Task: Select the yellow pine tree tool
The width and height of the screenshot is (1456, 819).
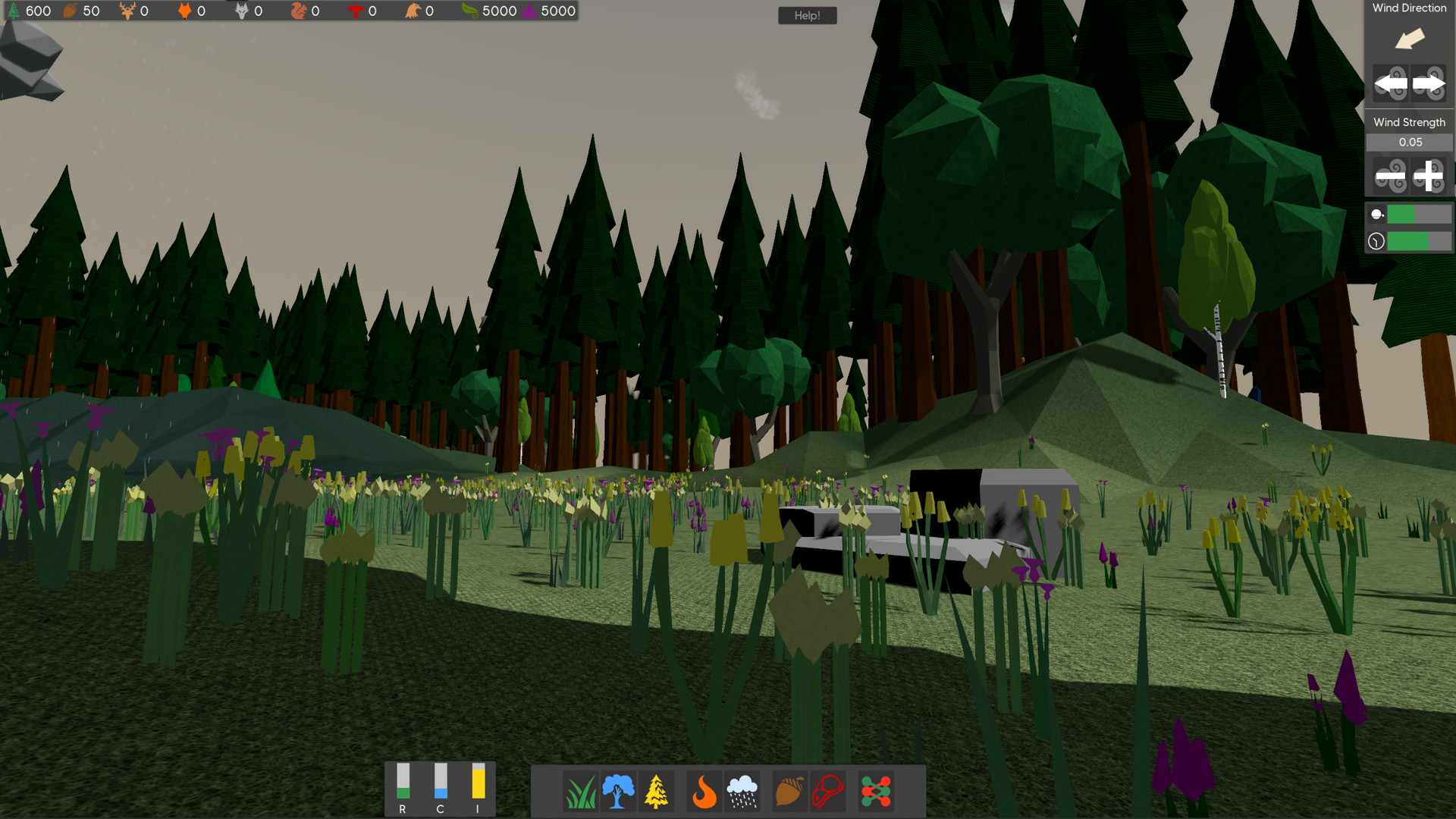Action: (656, 791)
